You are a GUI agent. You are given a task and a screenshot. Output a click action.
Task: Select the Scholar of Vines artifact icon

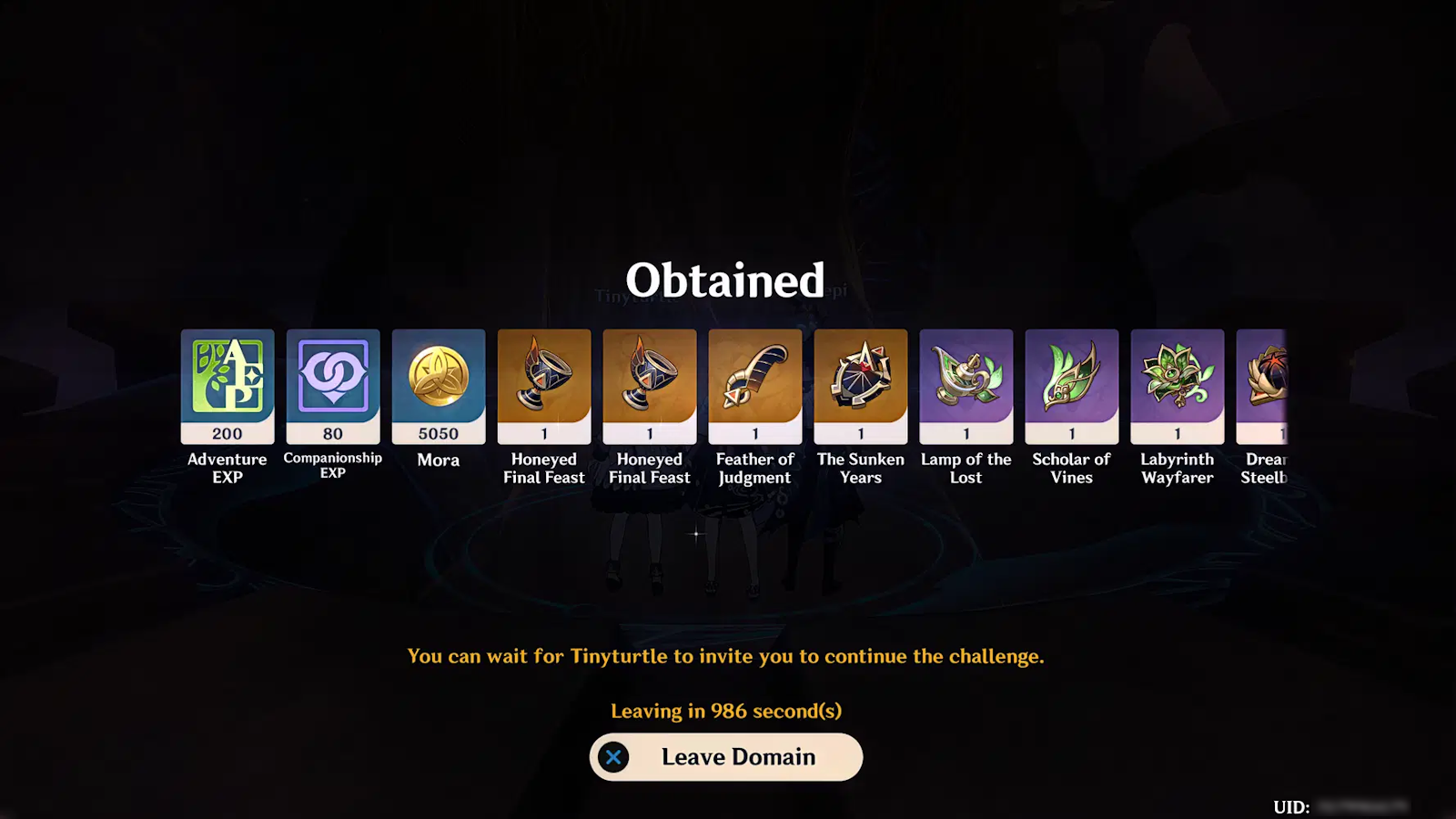(x=1071, y=382)
